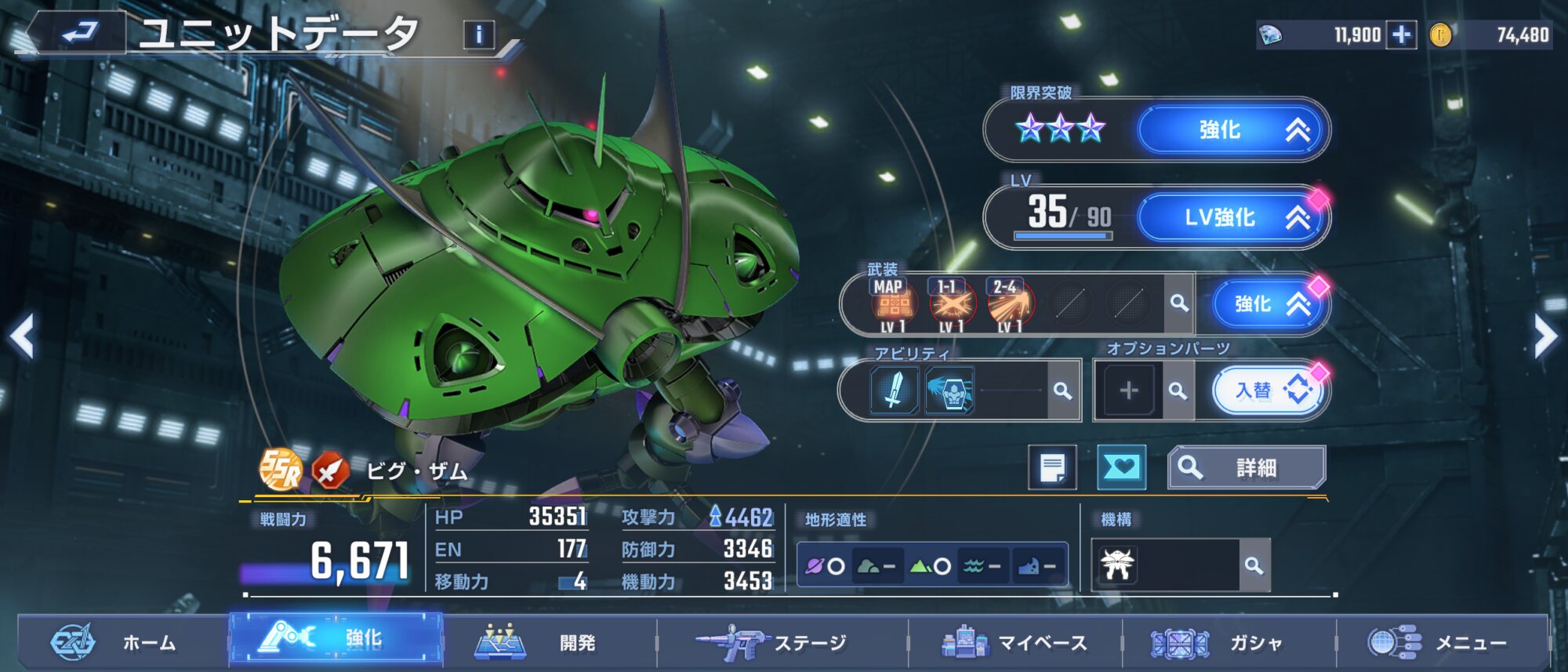Tap the 入替 swap parts button
The image size is (1568, 672).
click(x=1268, y=390)
